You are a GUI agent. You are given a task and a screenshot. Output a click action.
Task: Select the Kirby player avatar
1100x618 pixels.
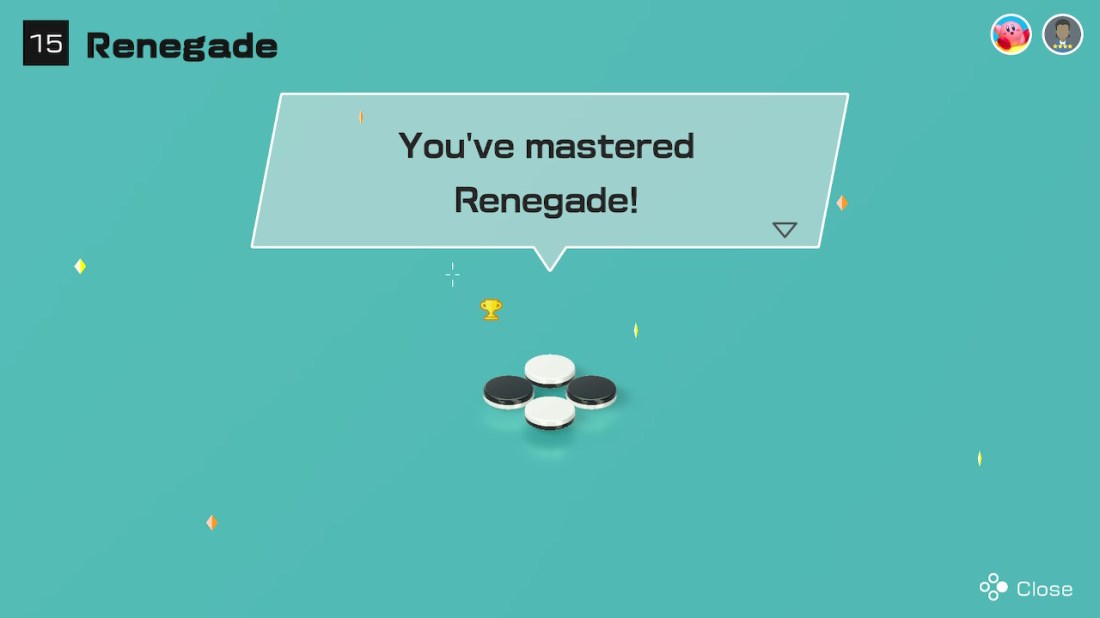(x=1011, y=35)
